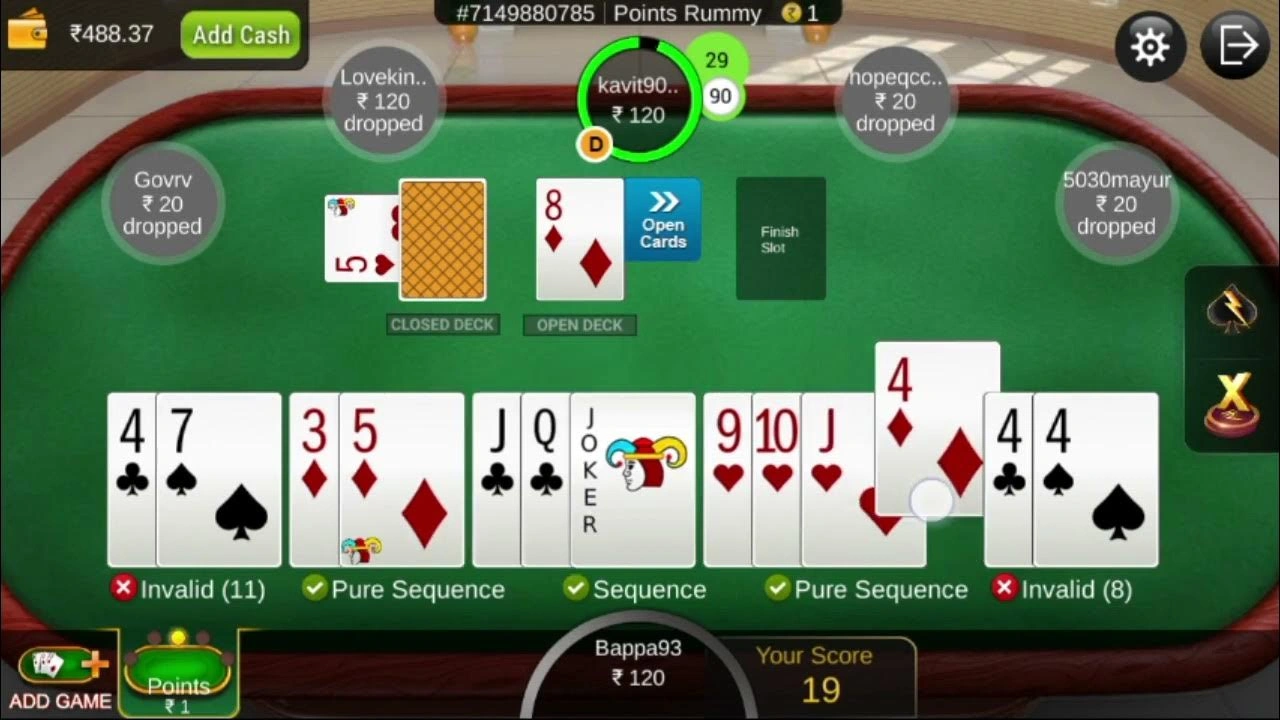Tap the red X beside Invalid (11)
Screen dimensions: 1280x720
click(x=124, y=589)
